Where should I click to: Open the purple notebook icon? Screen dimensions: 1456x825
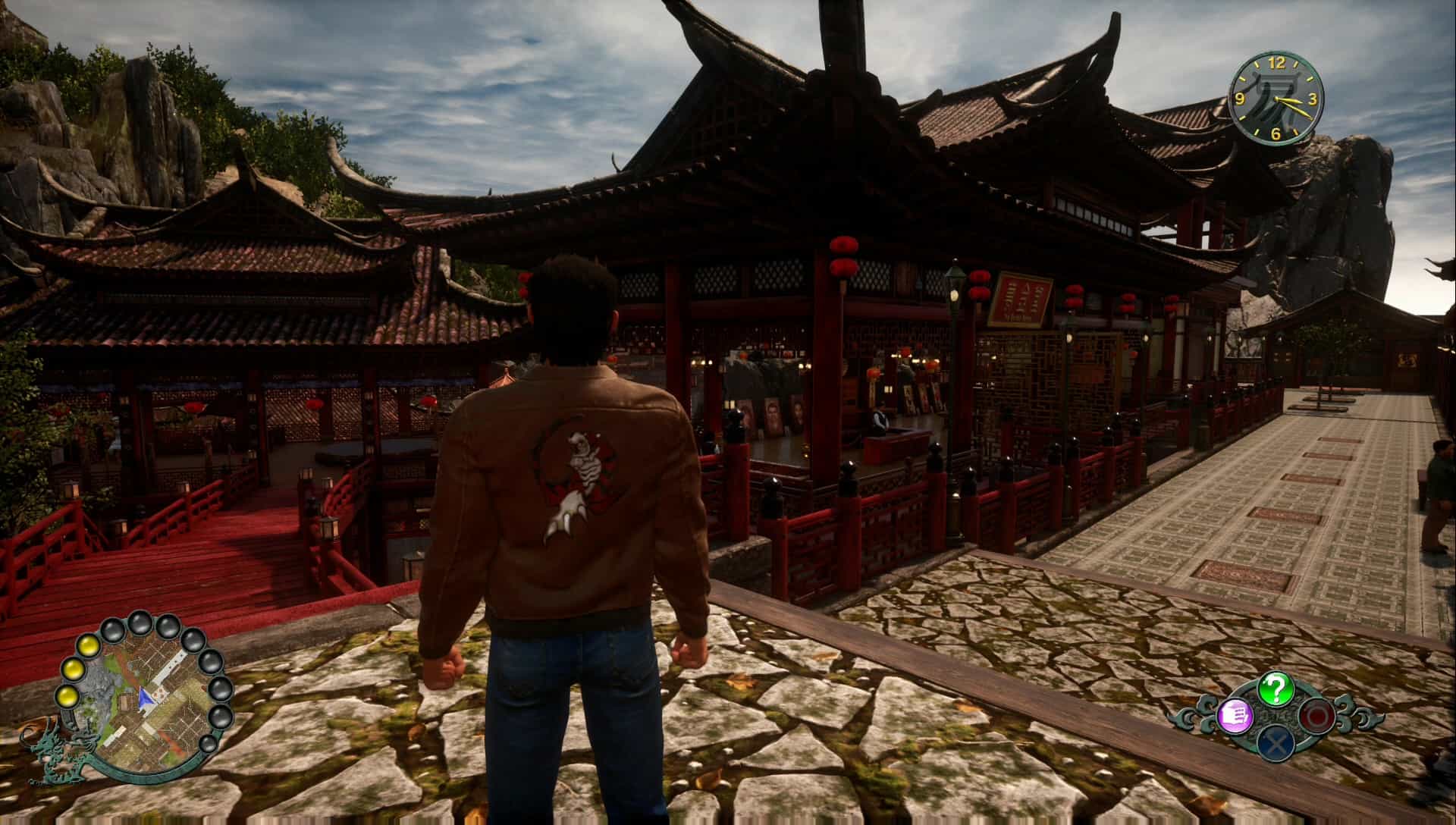1233,715
